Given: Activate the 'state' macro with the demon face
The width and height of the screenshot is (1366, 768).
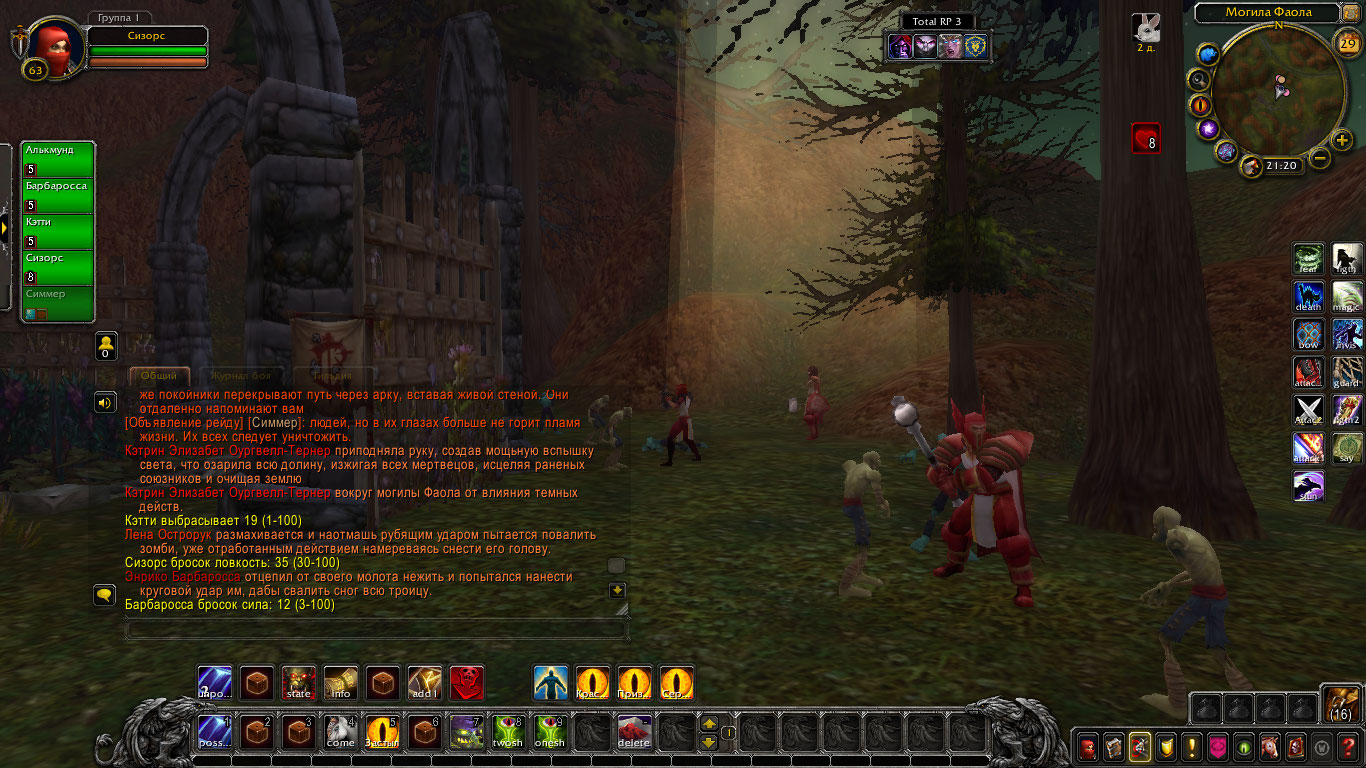Looking at the screenshot, I should tap(299, 683).
